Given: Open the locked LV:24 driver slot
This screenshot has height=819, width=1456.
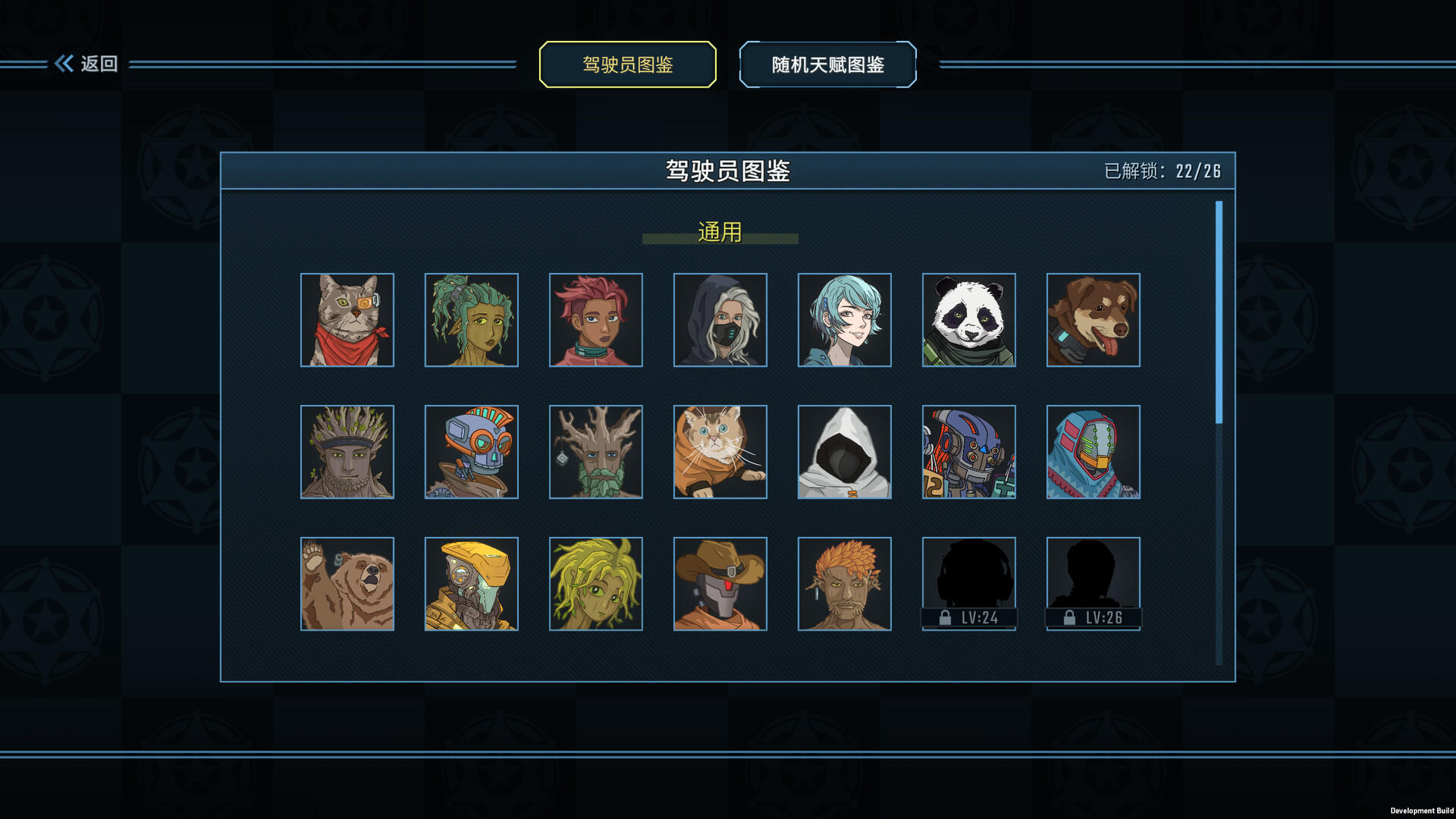Looking at the screenshot, I should (968, 582).
